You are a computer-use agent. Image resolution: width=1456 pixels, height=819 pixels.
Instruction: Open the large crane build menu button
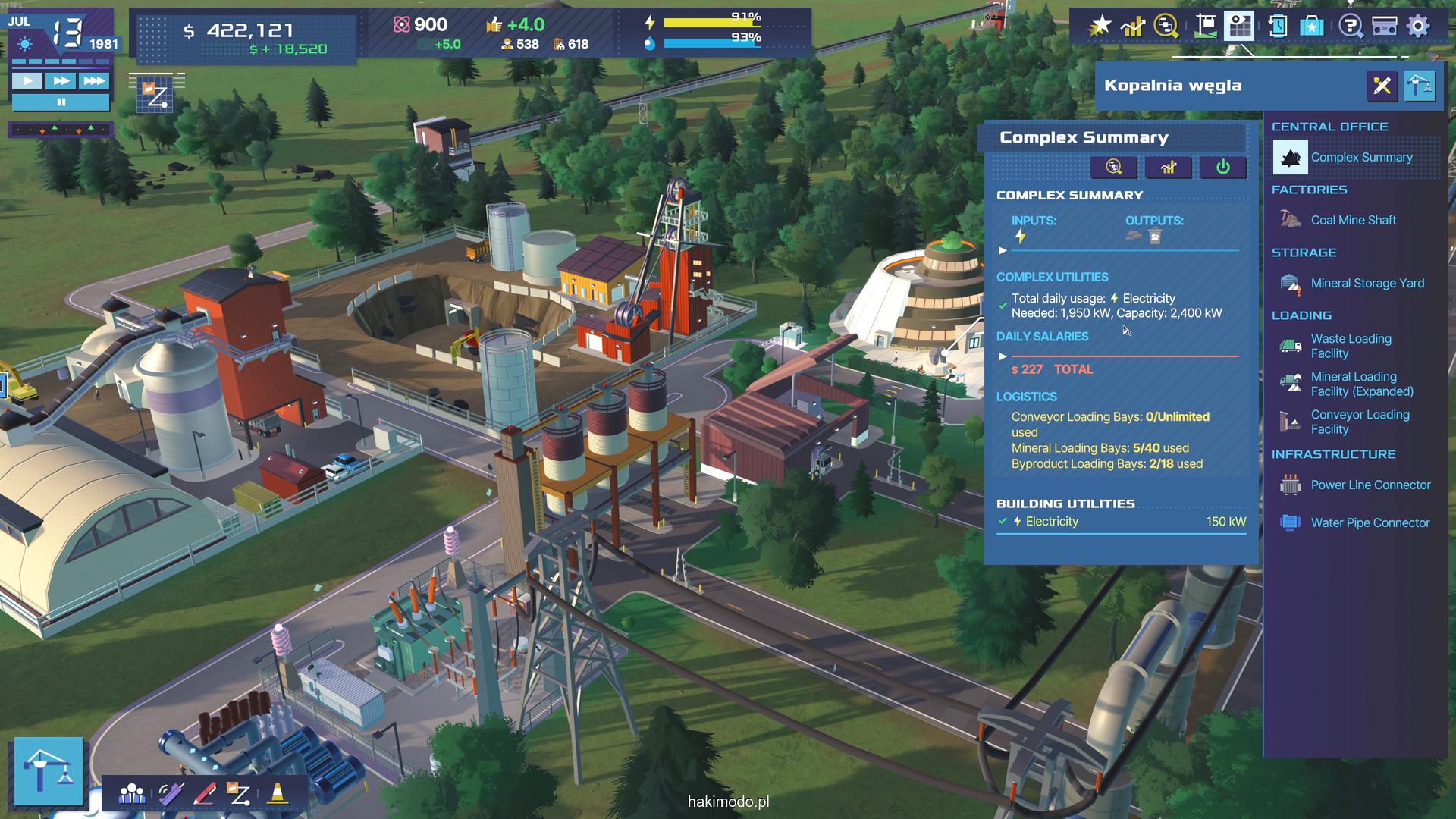coord(49,770)
